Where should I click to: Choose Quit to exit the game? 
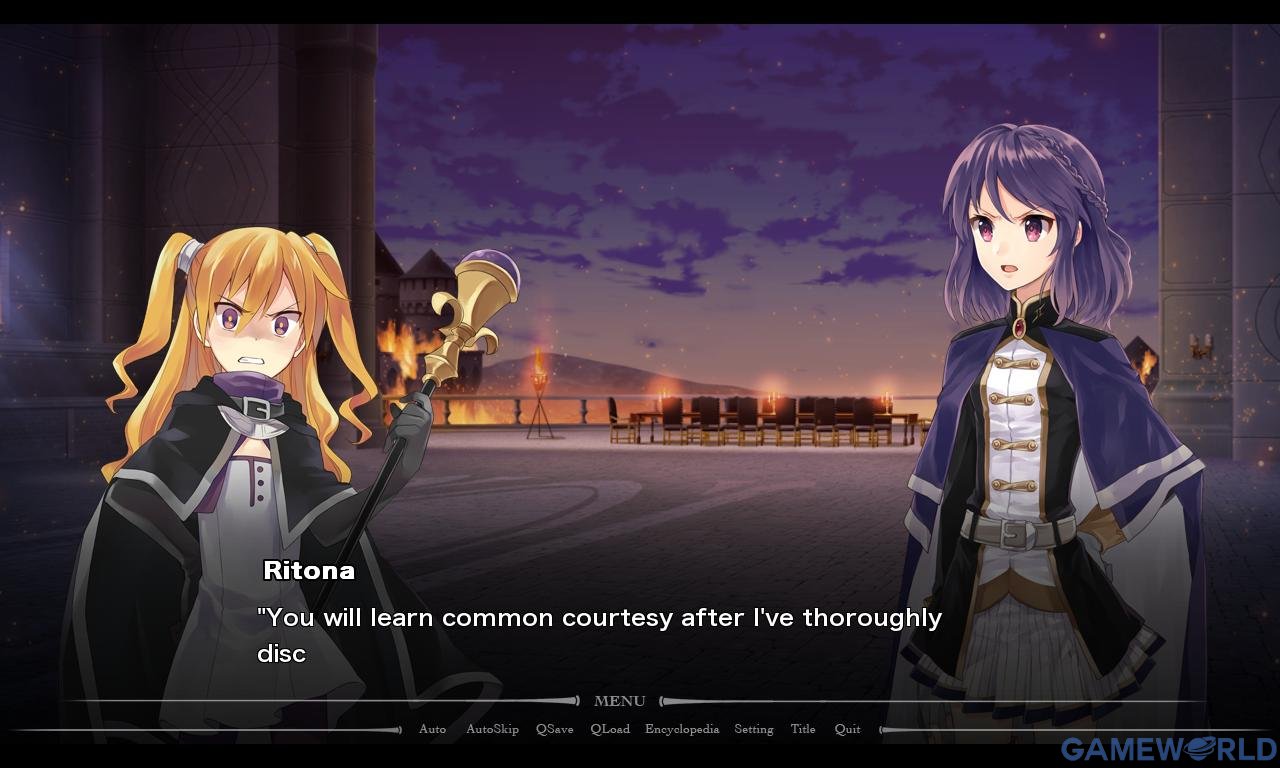pyautogui.click(x=847, y=729)
